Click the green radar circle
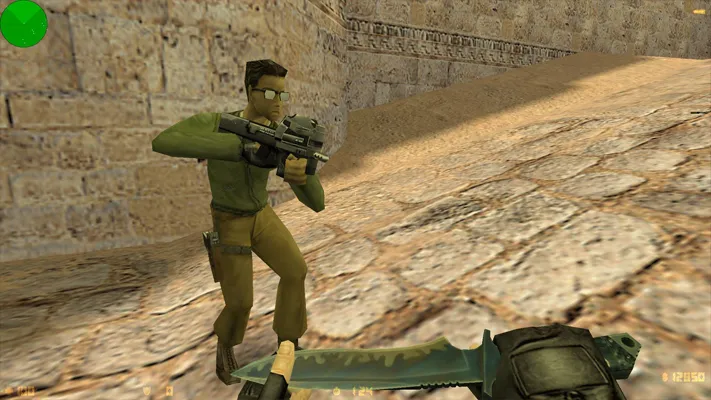 click(23, 23)
